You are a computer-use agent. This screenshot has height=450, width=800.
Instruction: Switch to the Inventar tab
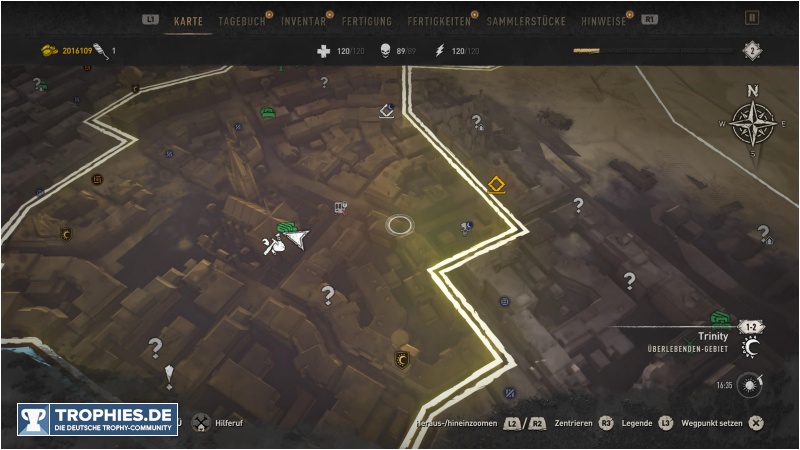tap(303, 20)
